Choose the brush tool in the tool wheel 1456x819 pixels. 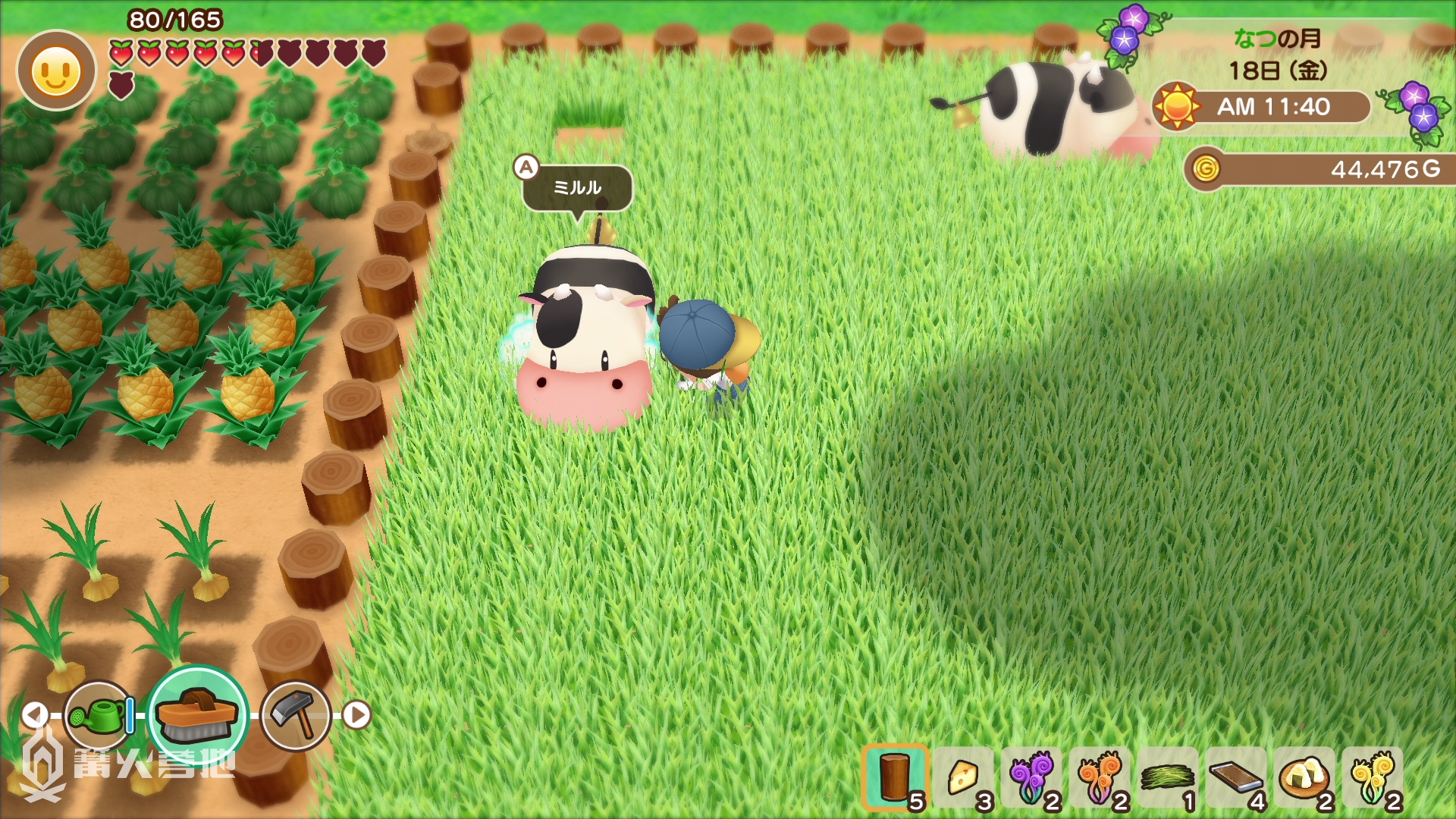point(197,715)
